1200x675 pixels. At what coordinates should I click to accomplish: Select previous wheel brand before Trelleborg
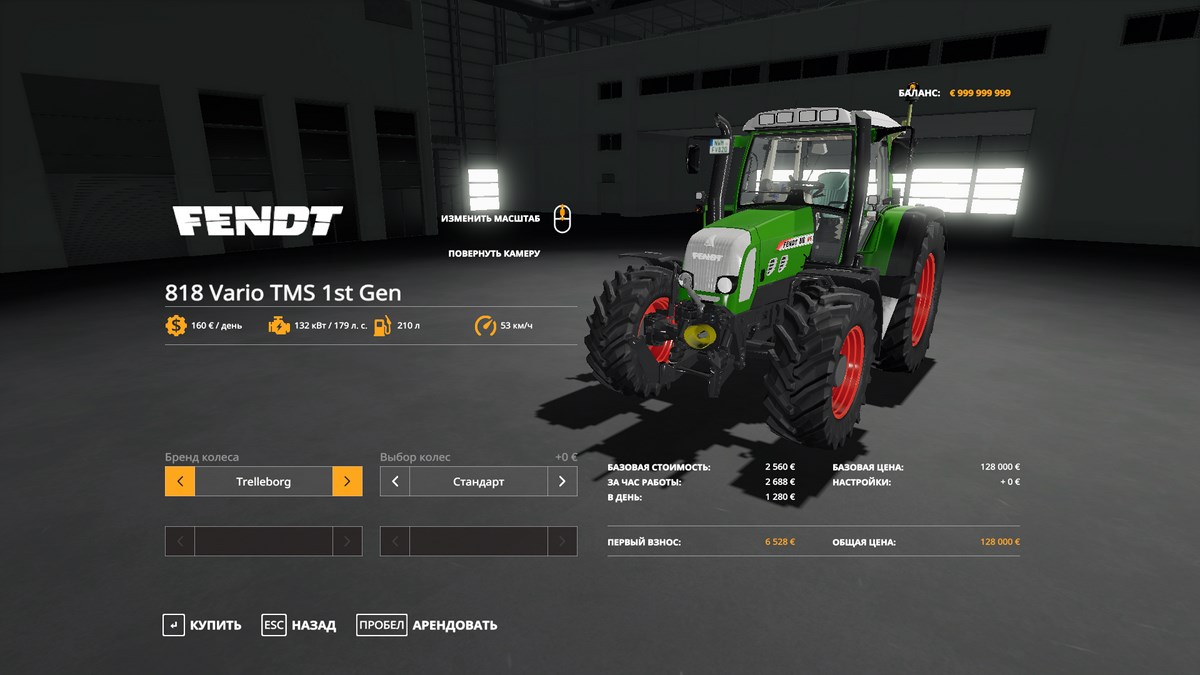pyautogui.click(x=180, y=481)
